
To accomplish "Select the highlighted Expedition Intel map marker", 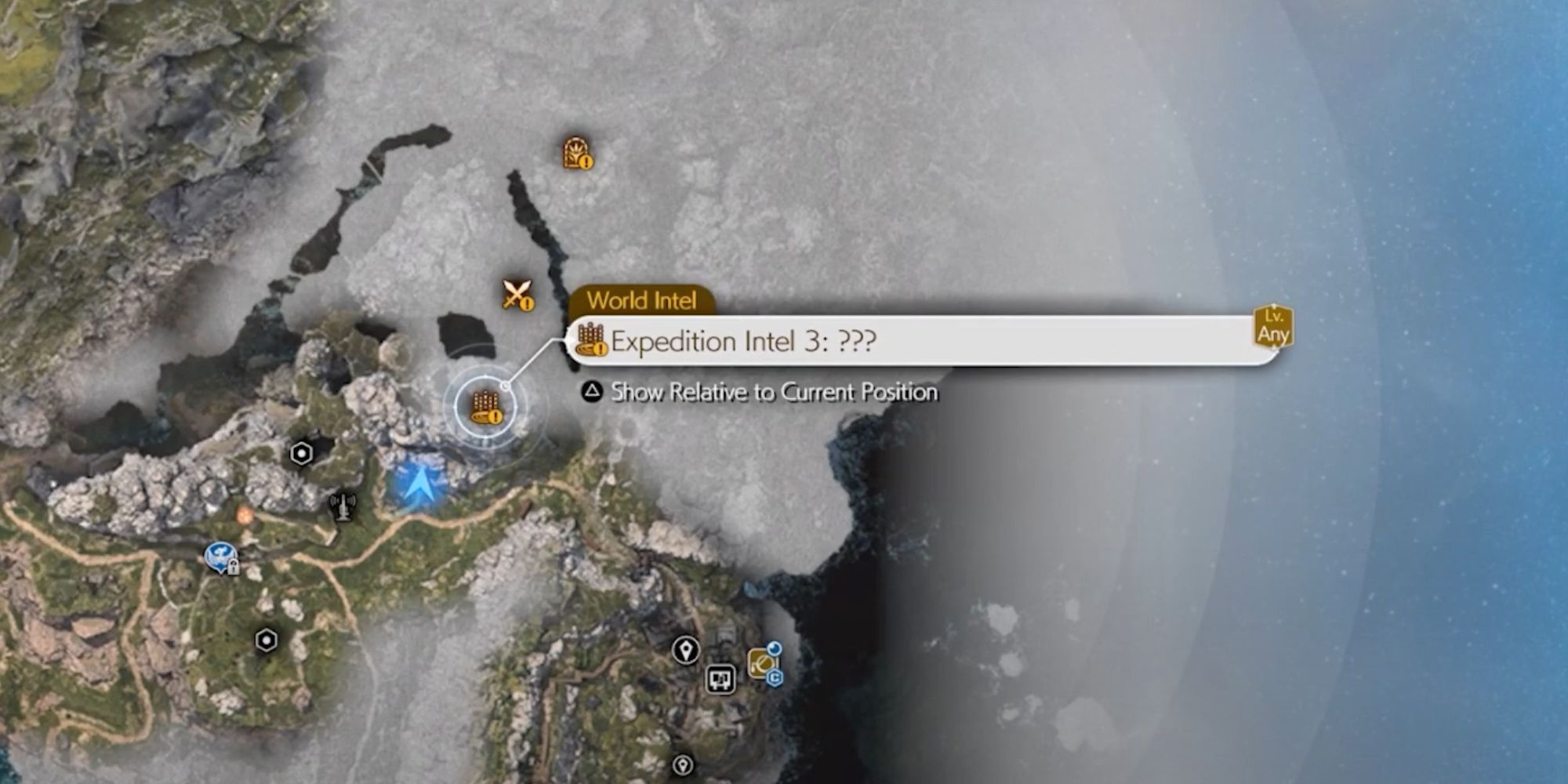I will pyautogui.click(x=485, y=407).
